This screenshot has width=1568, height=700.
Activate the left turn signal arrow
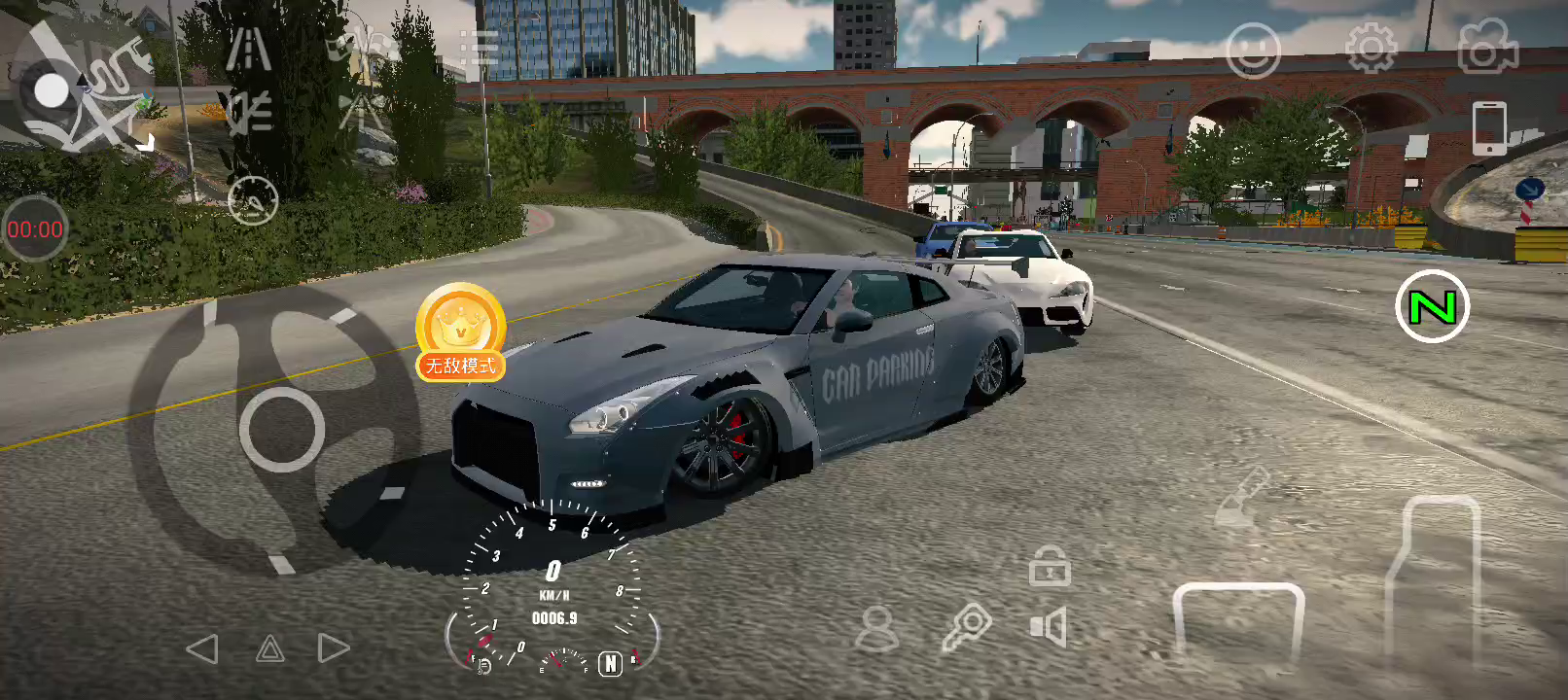point(202,648)
